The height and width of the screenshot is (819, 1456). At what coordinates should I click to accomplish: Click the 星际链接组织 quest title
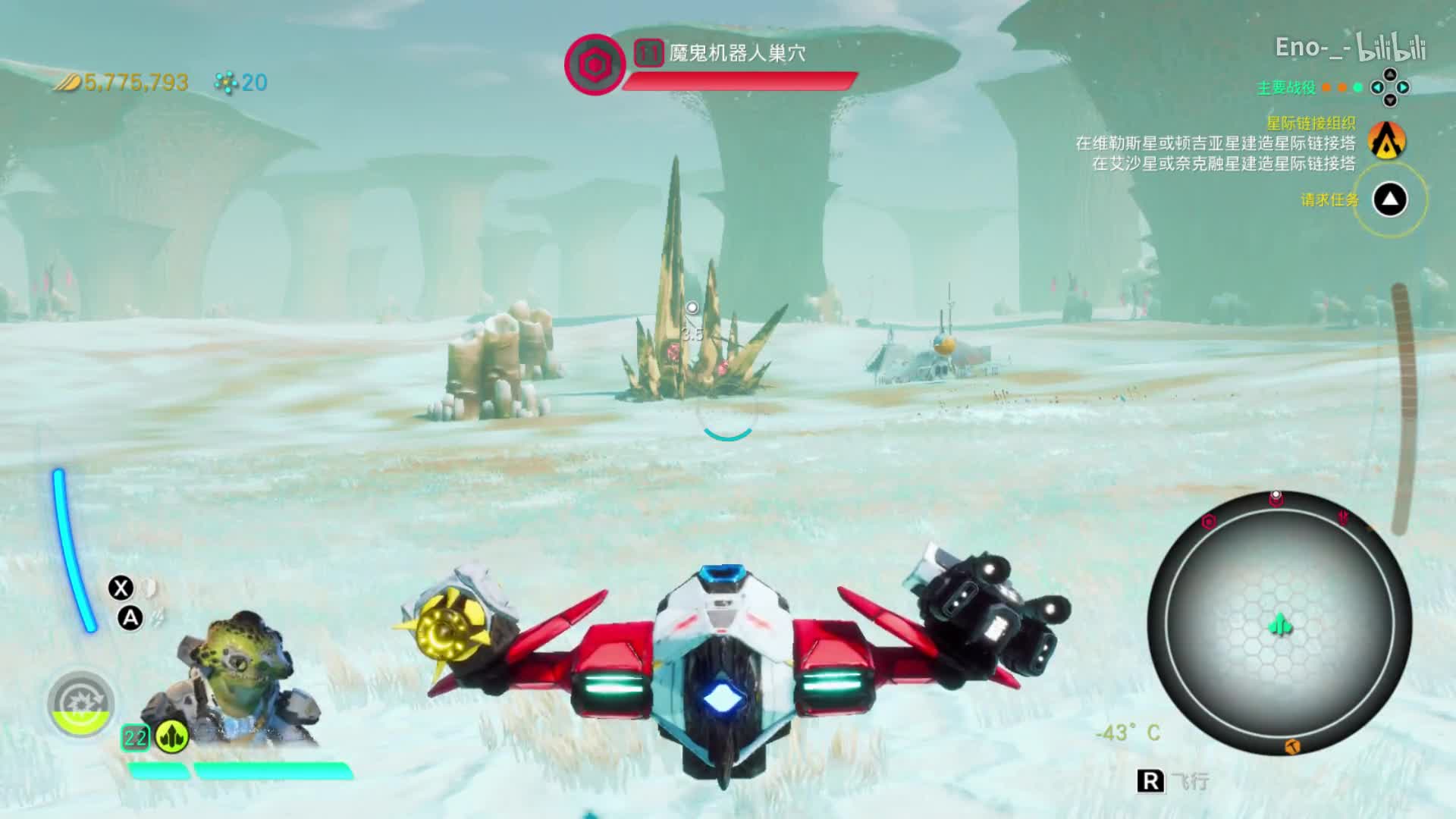coord(1310,123)
